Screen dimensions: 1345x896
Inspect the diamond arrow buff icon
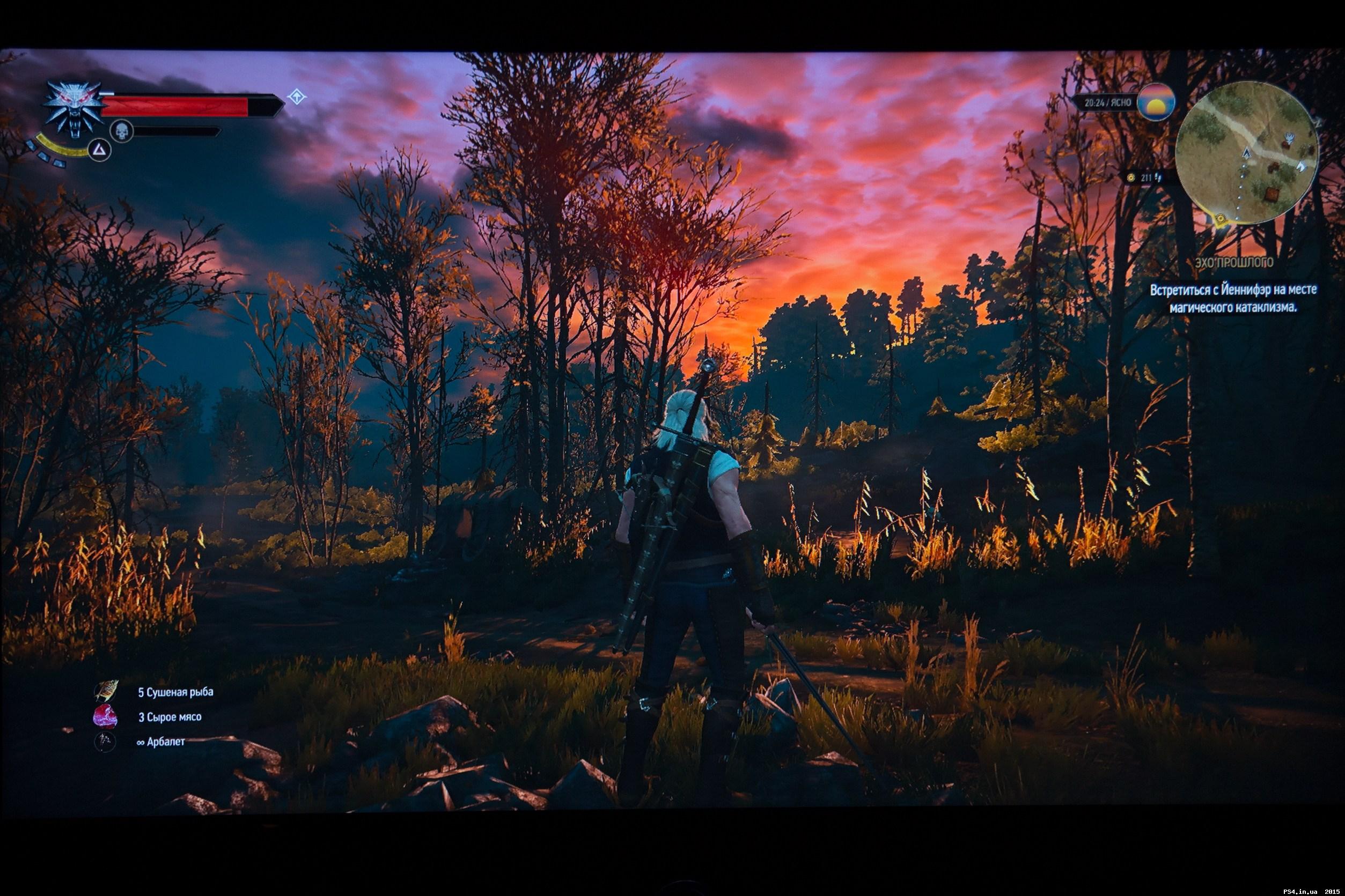pyautogui.click(x=296, y=96)
